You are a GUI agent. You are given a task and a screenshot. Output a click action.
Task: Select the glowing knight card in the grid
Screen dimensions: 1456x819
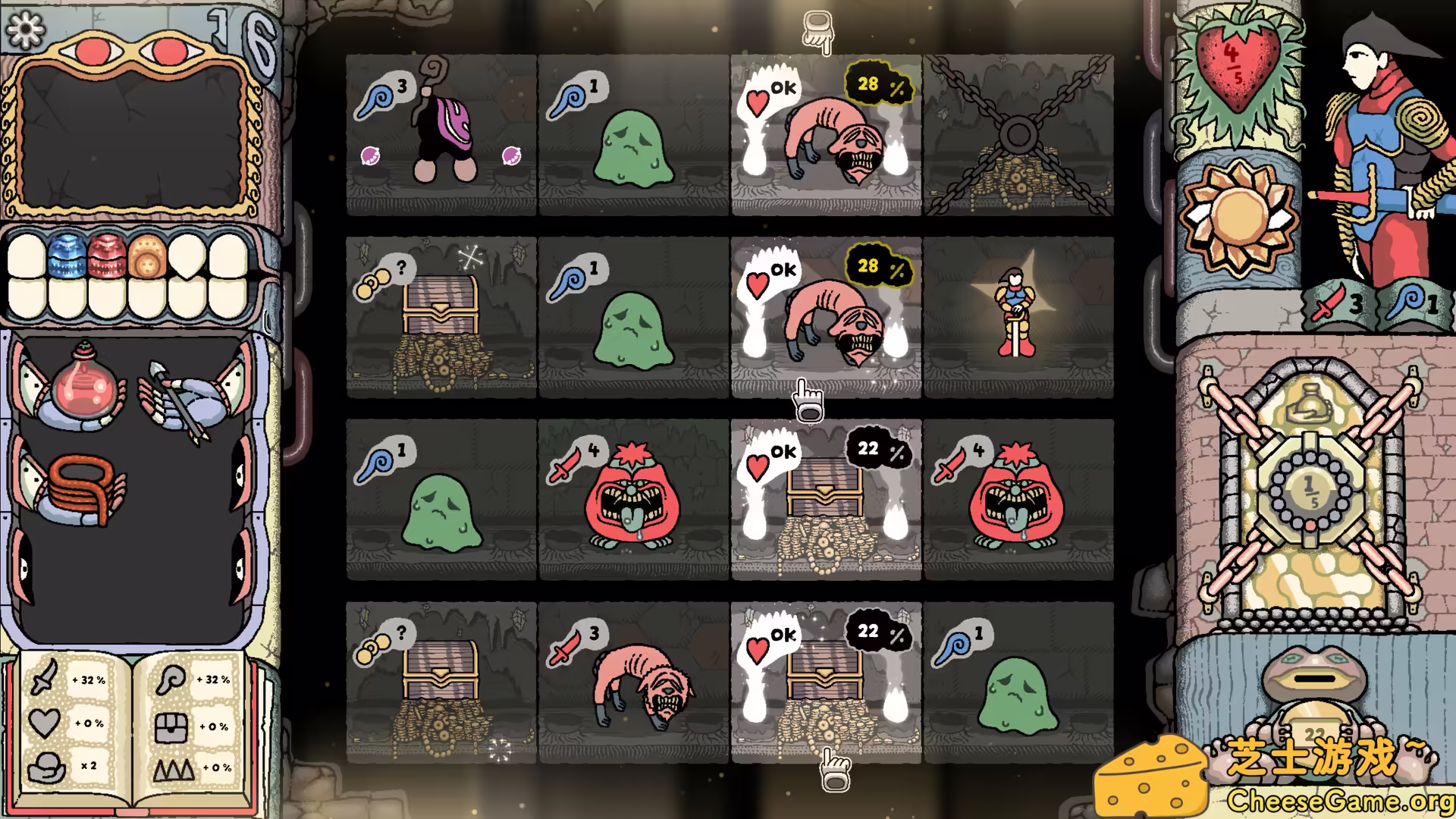1016,315
